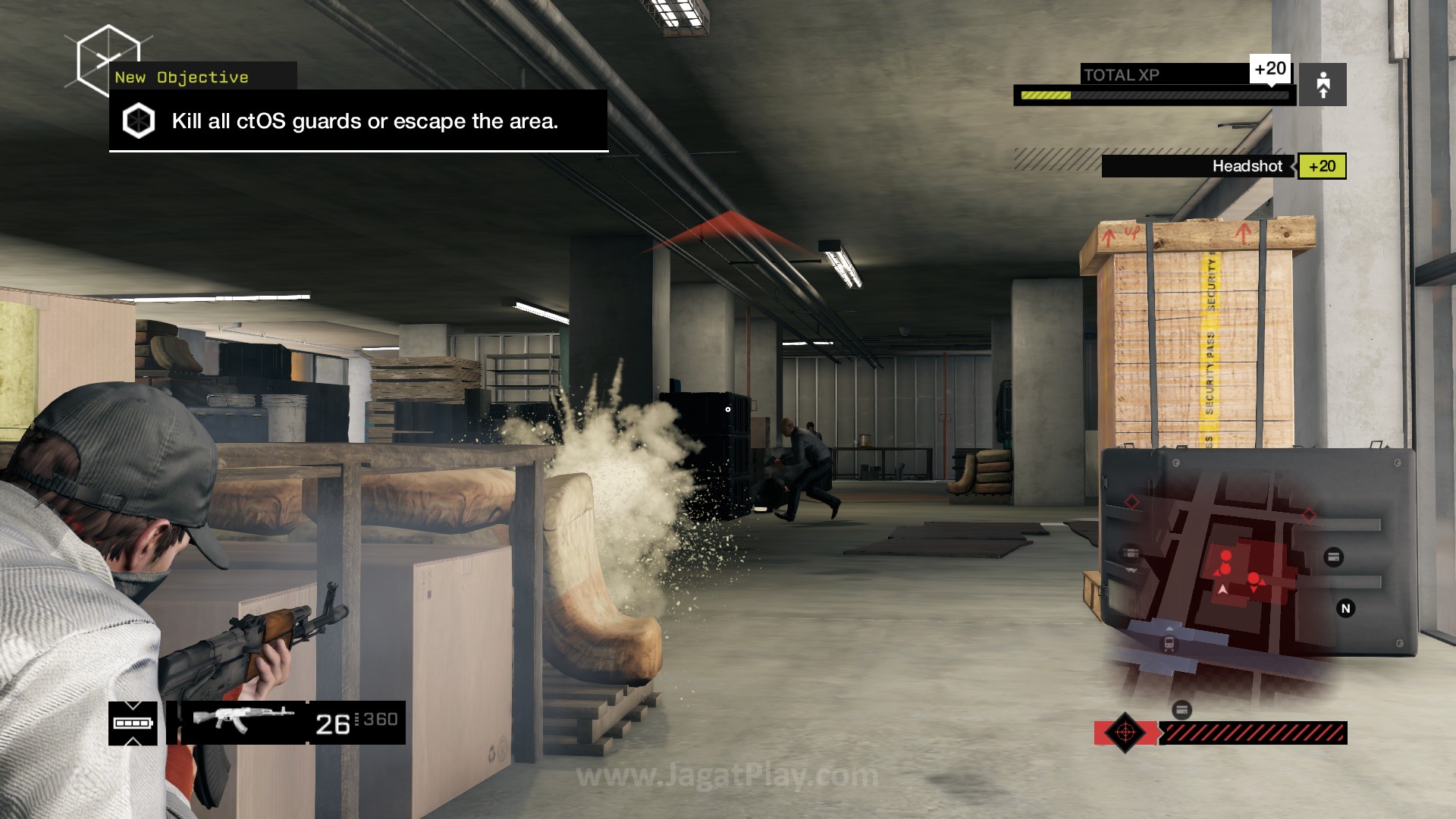Click the phone battery indicator icon
The width and height of the screenshot is (1456, 819).
click(x=133, y=723)
